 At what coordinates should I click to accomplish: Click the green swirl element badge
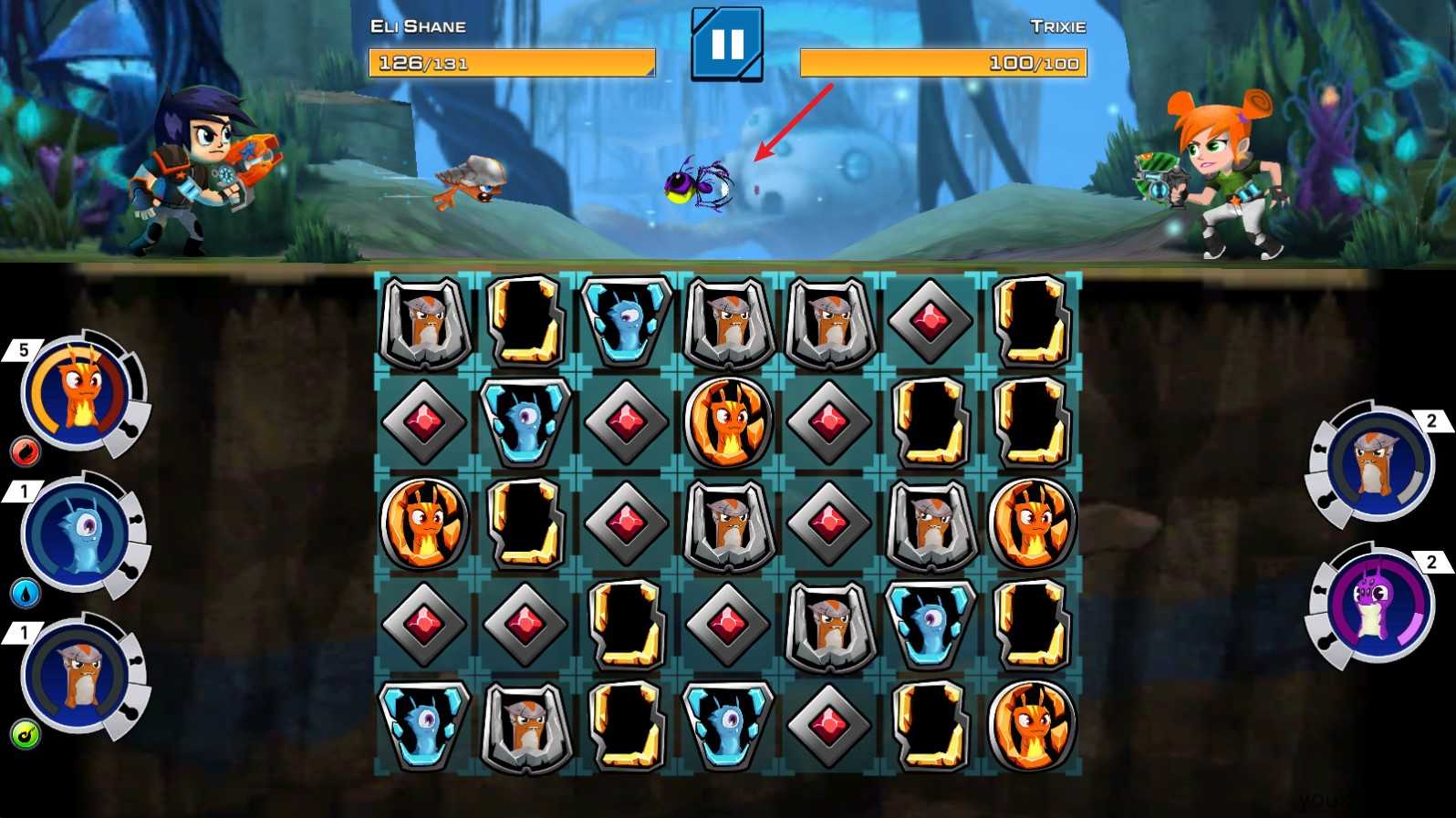tap(25, 734)
